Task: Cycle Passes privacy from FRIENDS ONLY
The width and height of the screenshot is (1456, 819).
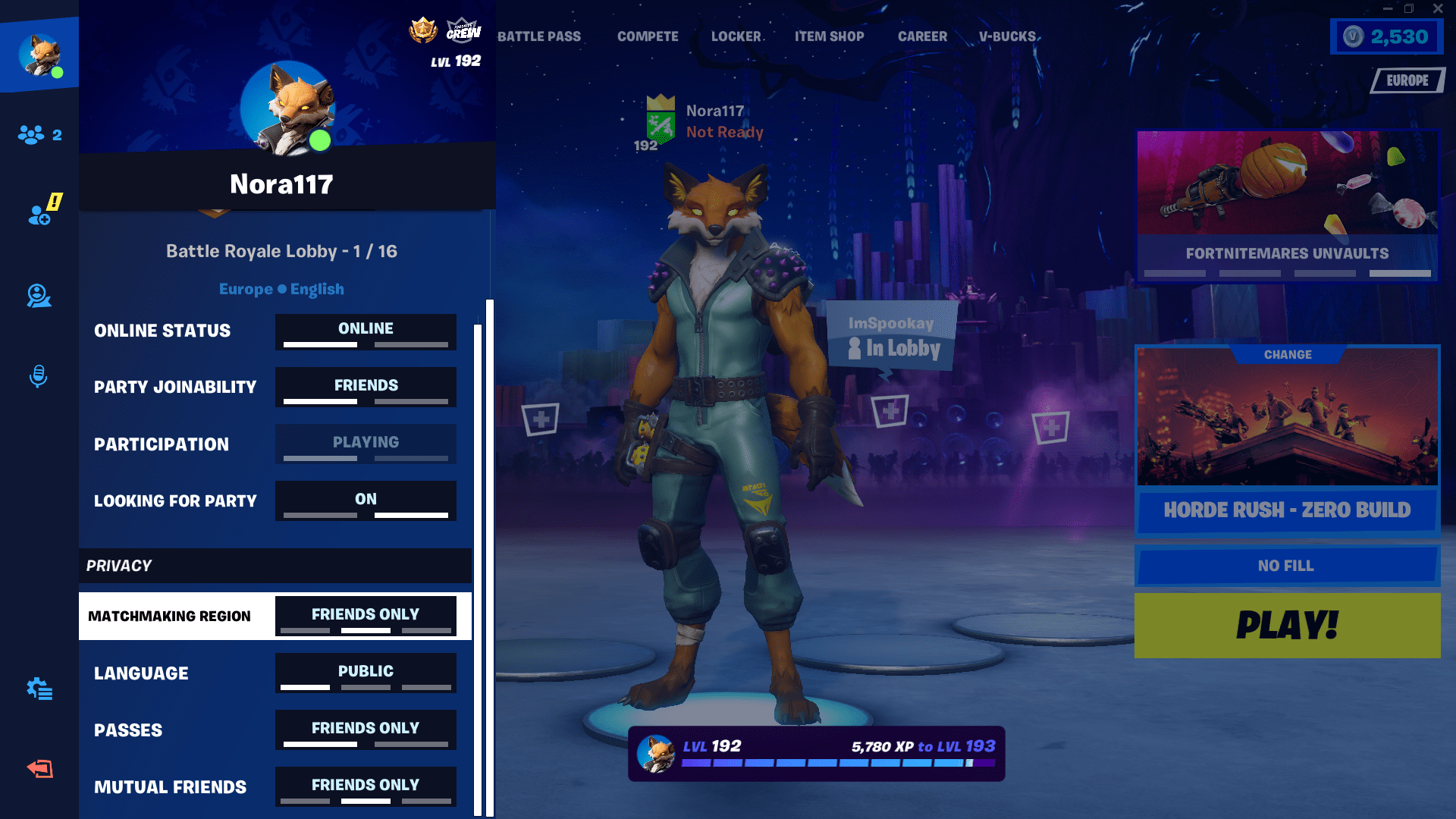Action: tap(365, 730)
